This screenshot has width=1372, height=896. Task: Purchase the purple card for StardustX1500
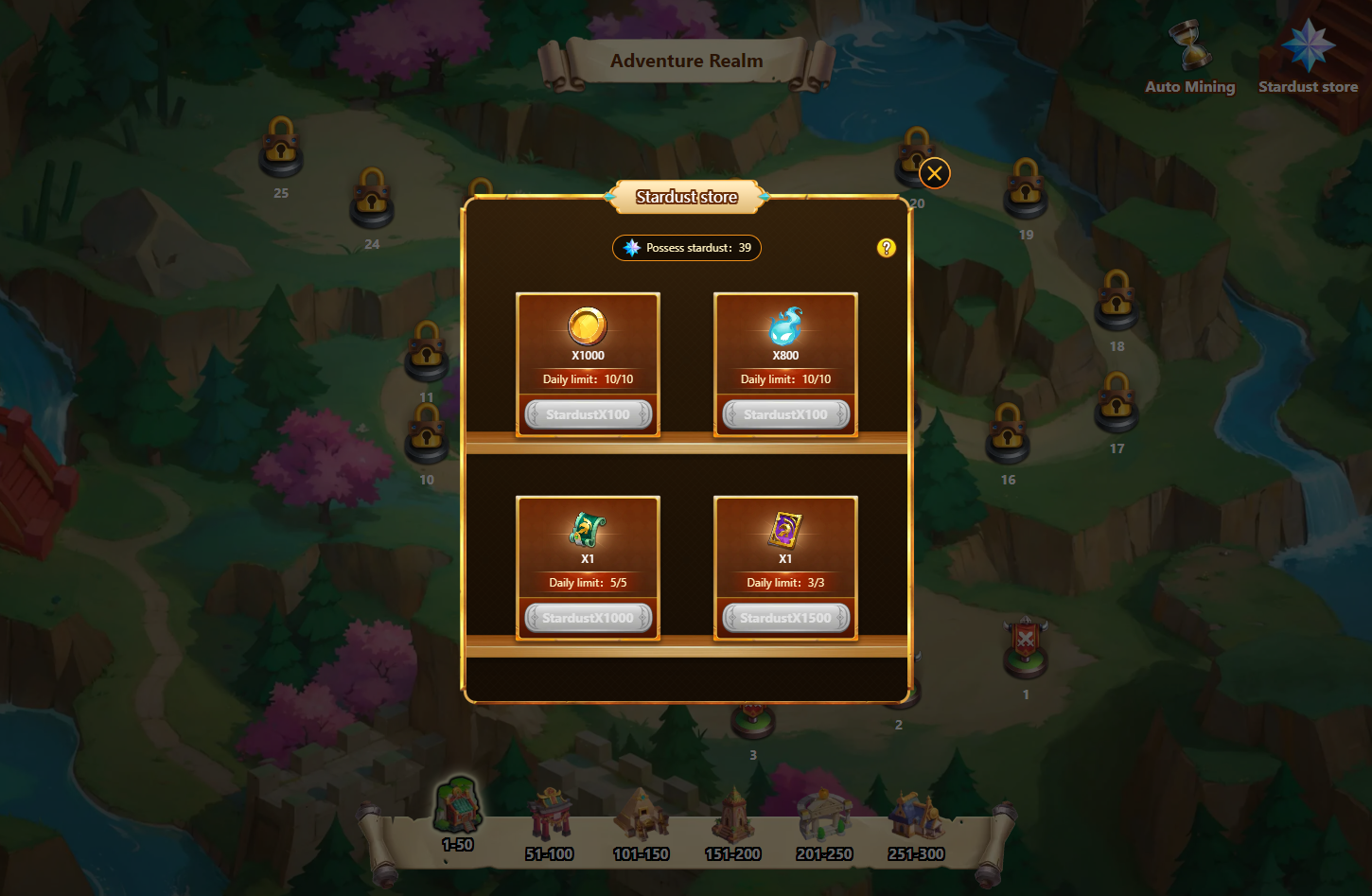coord(785,618)
